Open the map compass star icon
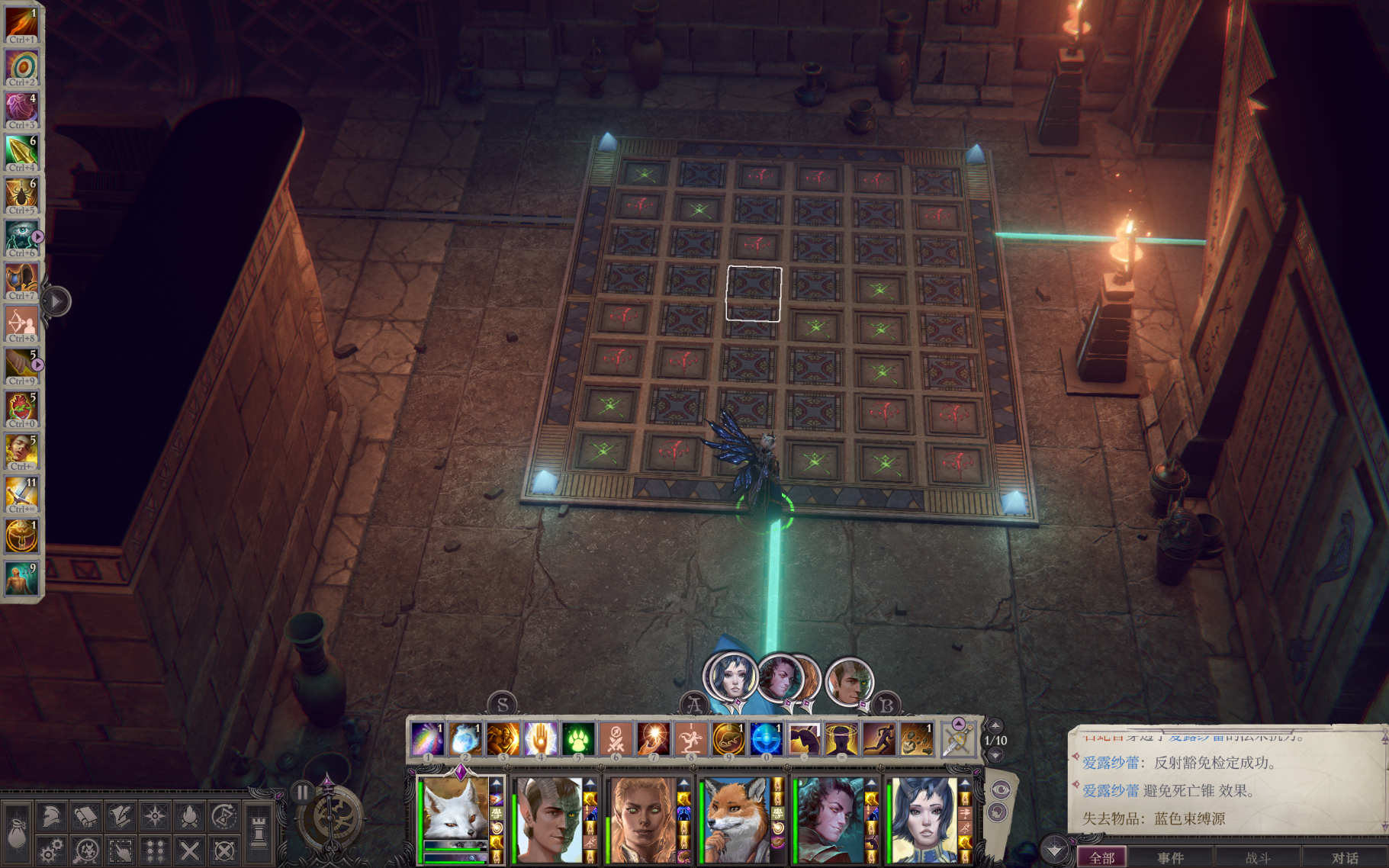 click(x=155, y=817)
